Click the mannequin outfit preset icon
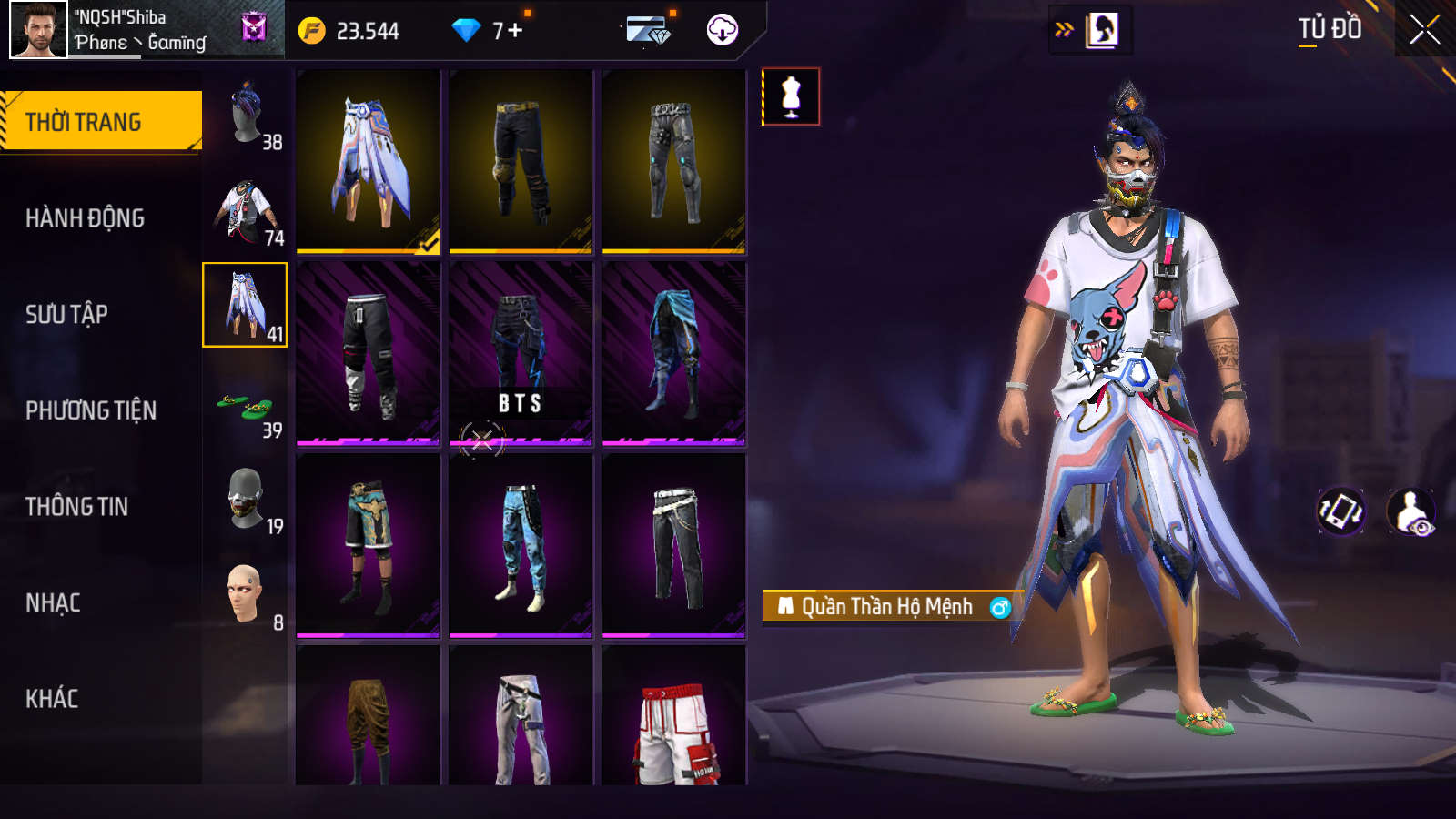 coord(791,96)
